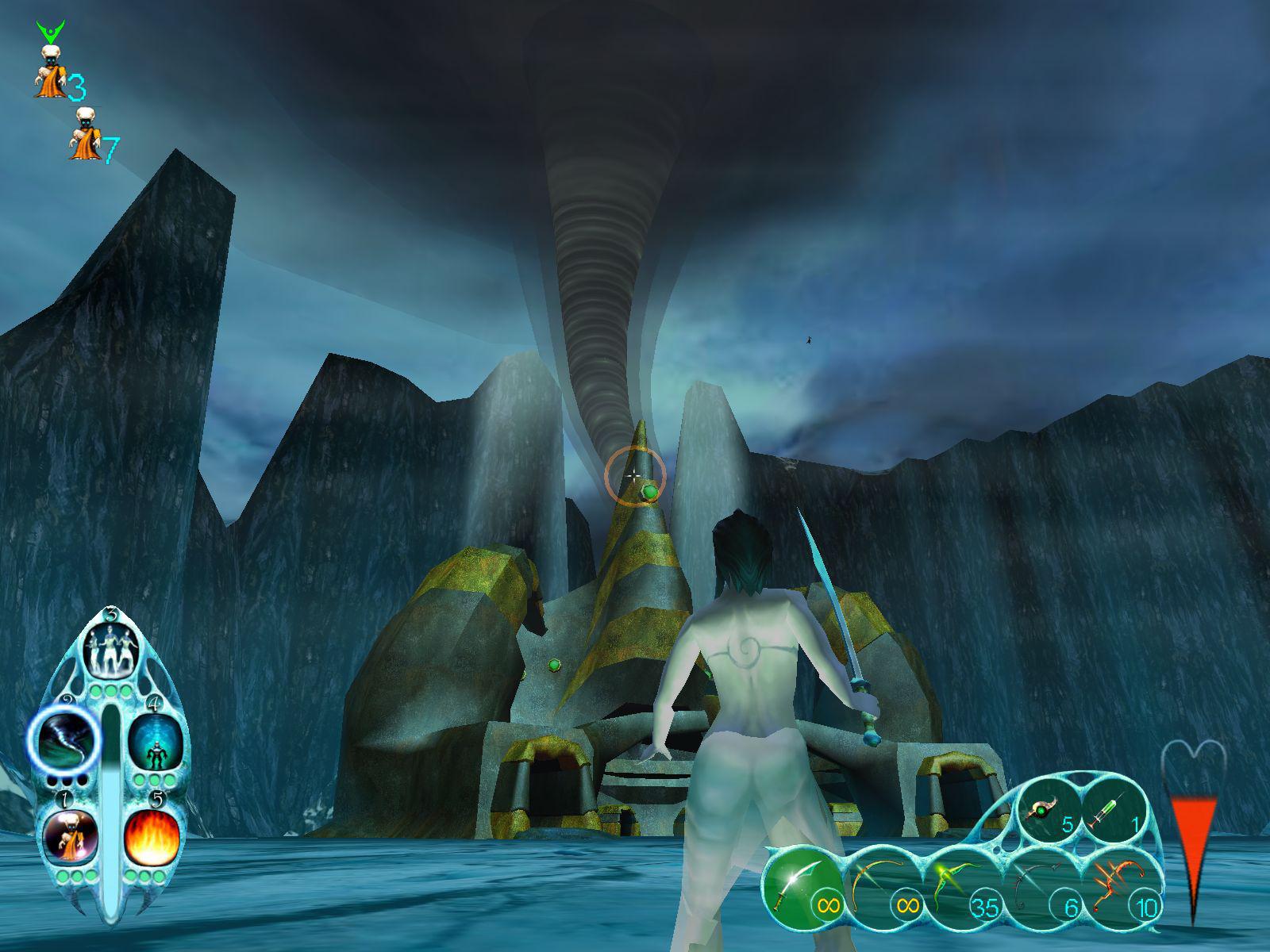Click the smarties follower icon showing 3
The image size is (1270, 952).
(x=50, y=71)
